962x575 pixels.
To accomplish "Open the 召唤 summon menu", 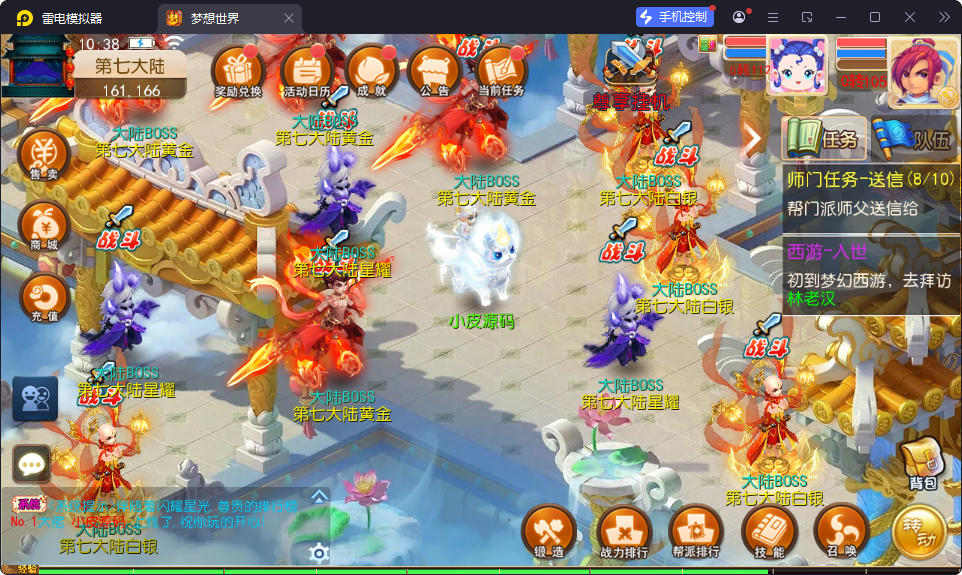I will [840, 531].
